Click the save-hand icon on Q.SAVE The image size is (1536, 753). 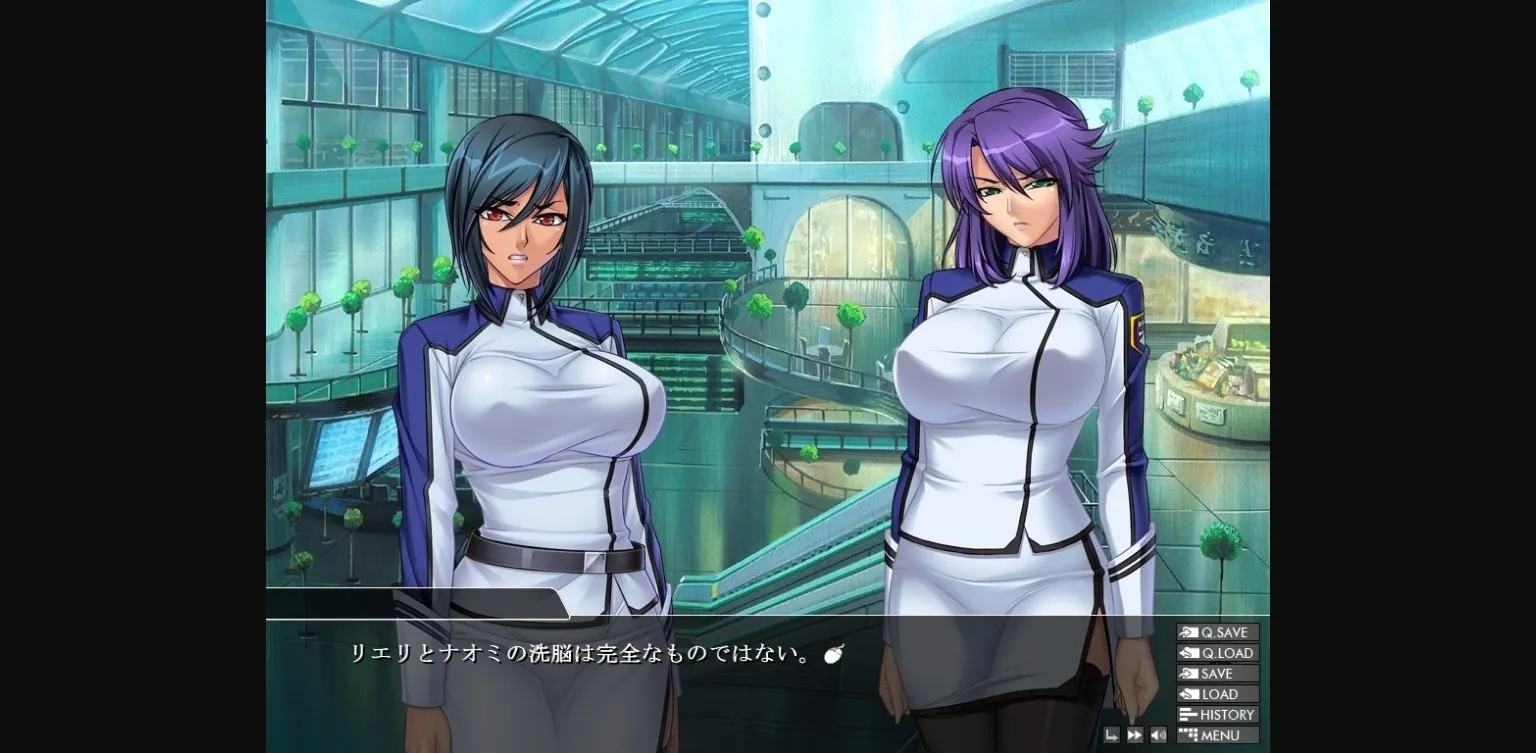tap(1189, 632)
